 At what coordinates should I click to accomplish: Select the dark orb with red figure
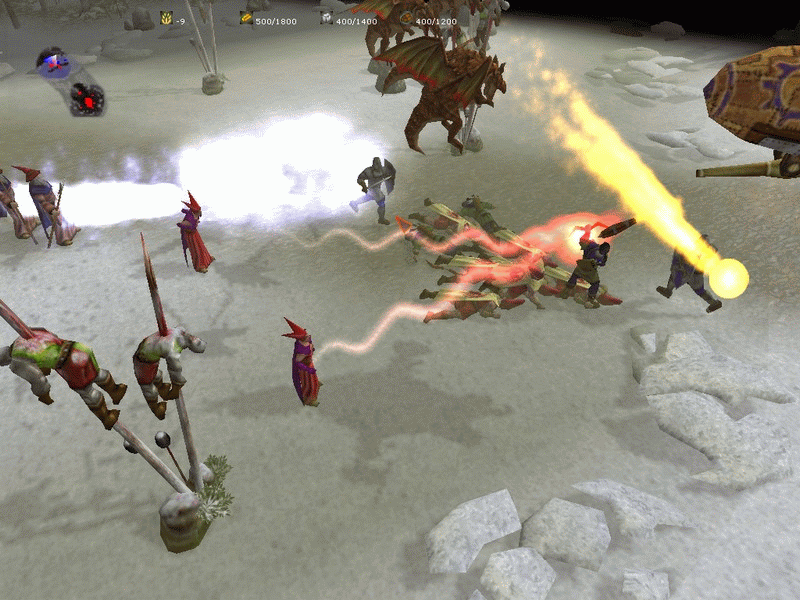(86, 97)
